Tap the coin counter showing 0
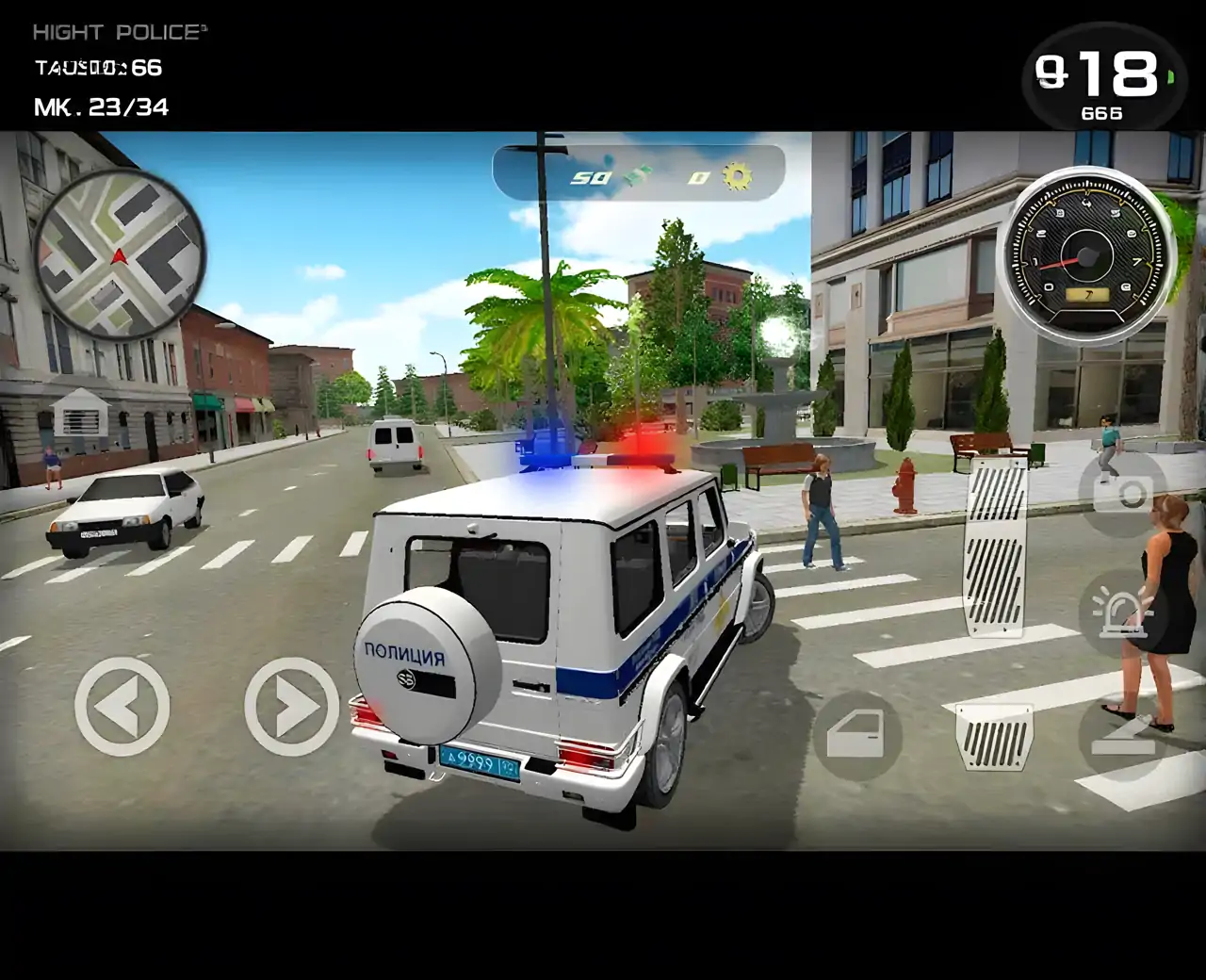Image resolution: width=1206 pixels, height=980 pixels. pos(698,176)
